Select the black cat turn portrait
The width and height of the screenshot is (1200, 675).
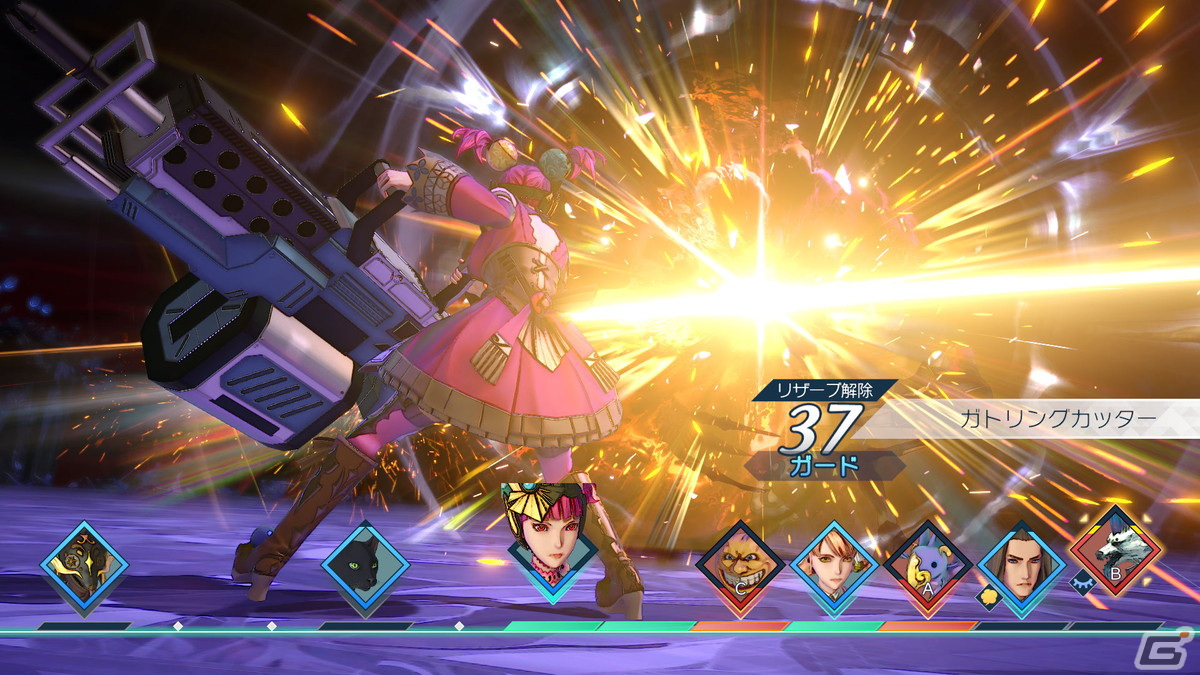(365, 567)
